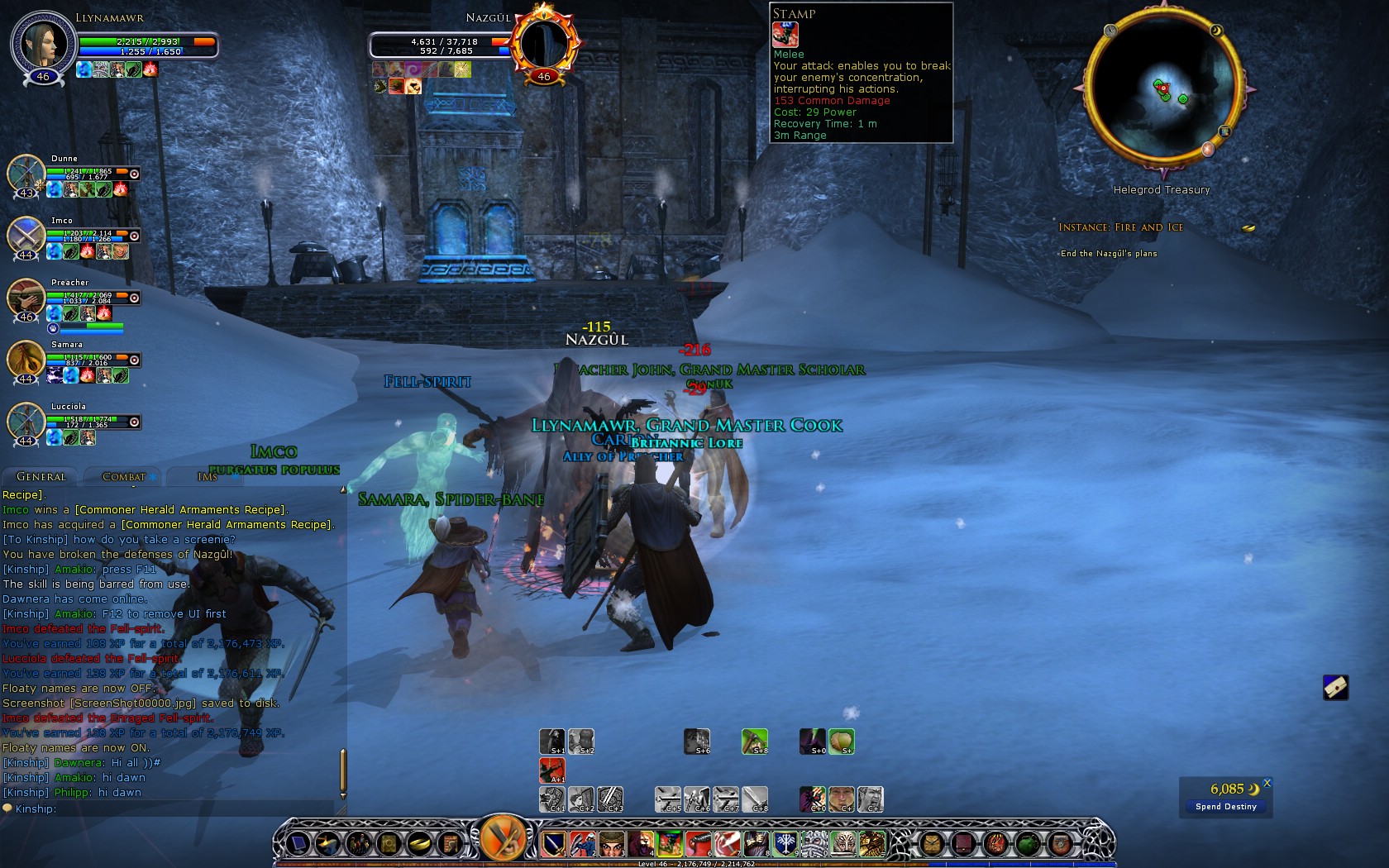Select the IMs chat tab

207,477
